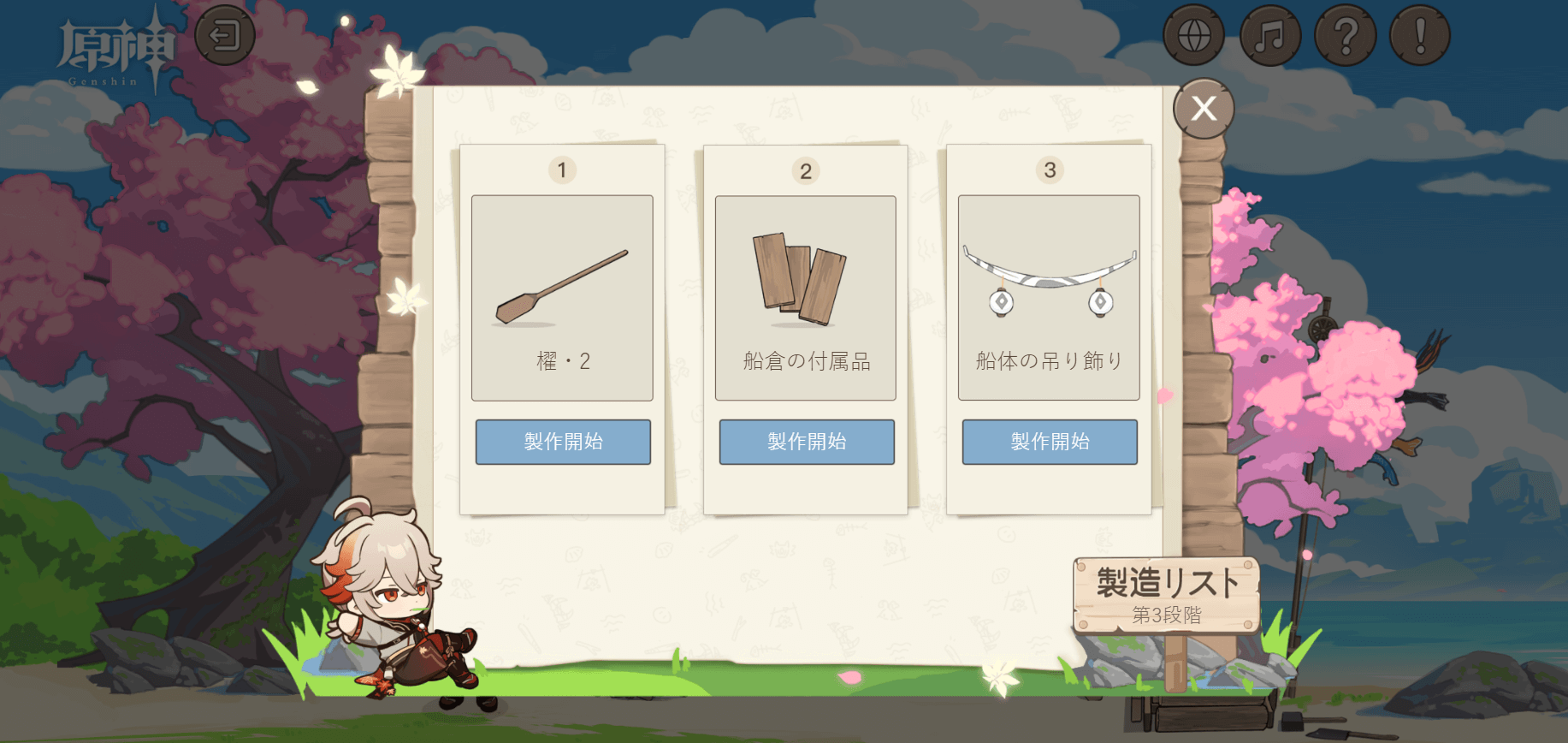Start crafting 船体の吊り飾り via 製作開始
This screenshot has width=1568, height=743.
[x=1049, y=443]
